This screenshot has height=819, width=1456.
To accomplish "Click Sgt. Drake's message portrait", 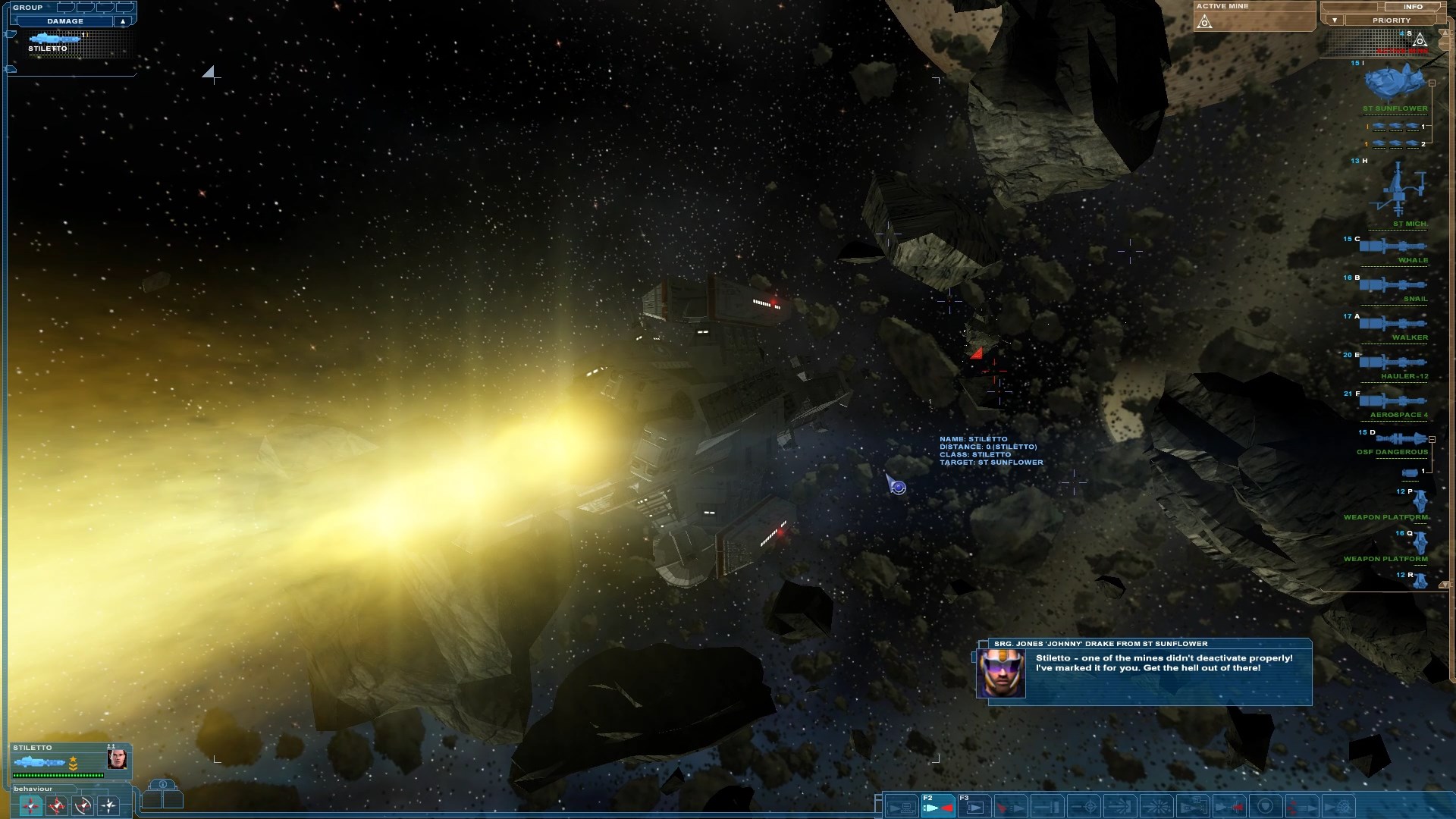I will [x=1000, y=673].
